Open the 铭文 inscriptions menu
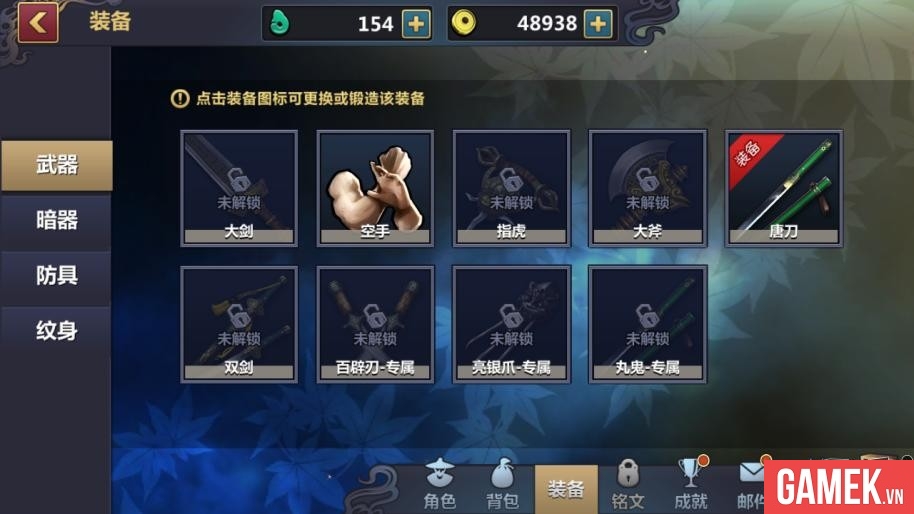This screenshot has height=514, width=914. (x=628, y=486)
